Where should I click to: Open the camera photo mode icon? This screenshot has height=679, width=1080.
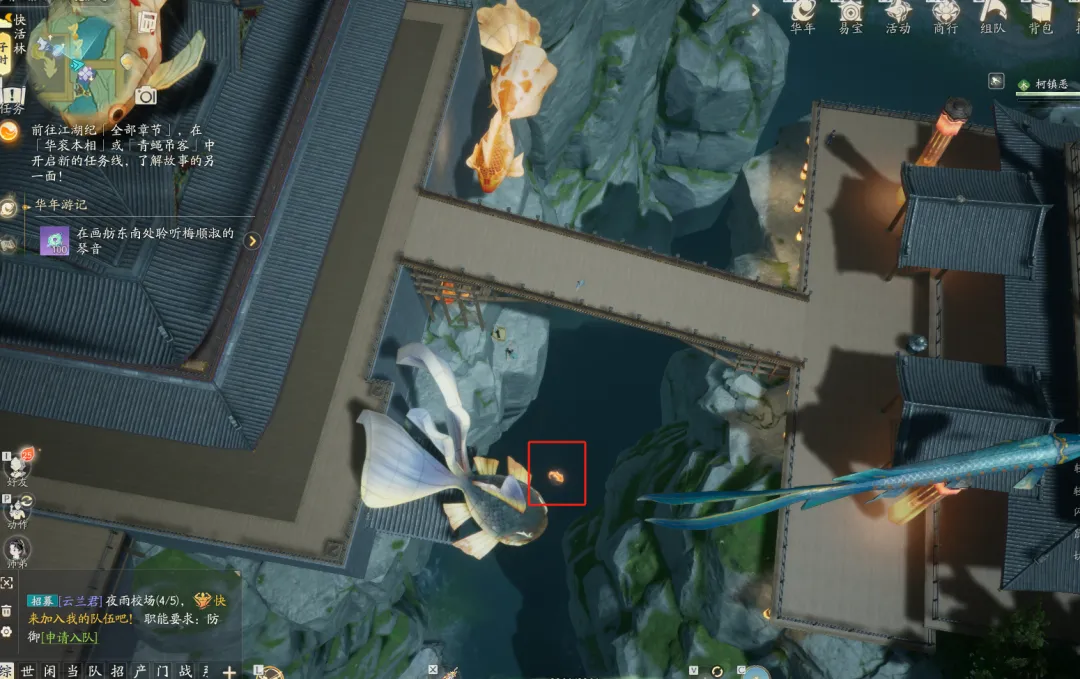click(x=146, y=96)
